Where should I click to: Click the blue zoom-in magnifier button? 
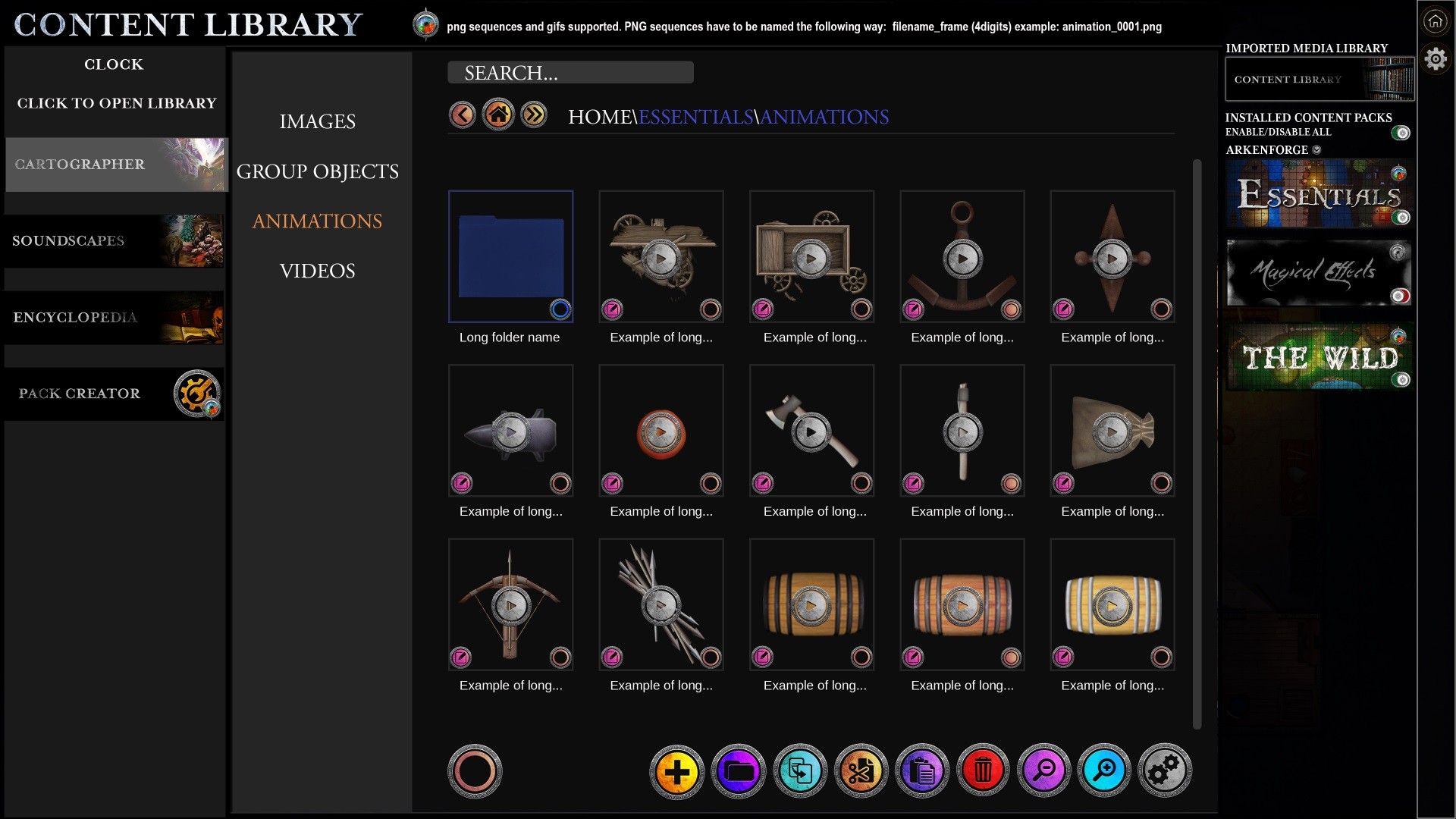pos(1104,771)
